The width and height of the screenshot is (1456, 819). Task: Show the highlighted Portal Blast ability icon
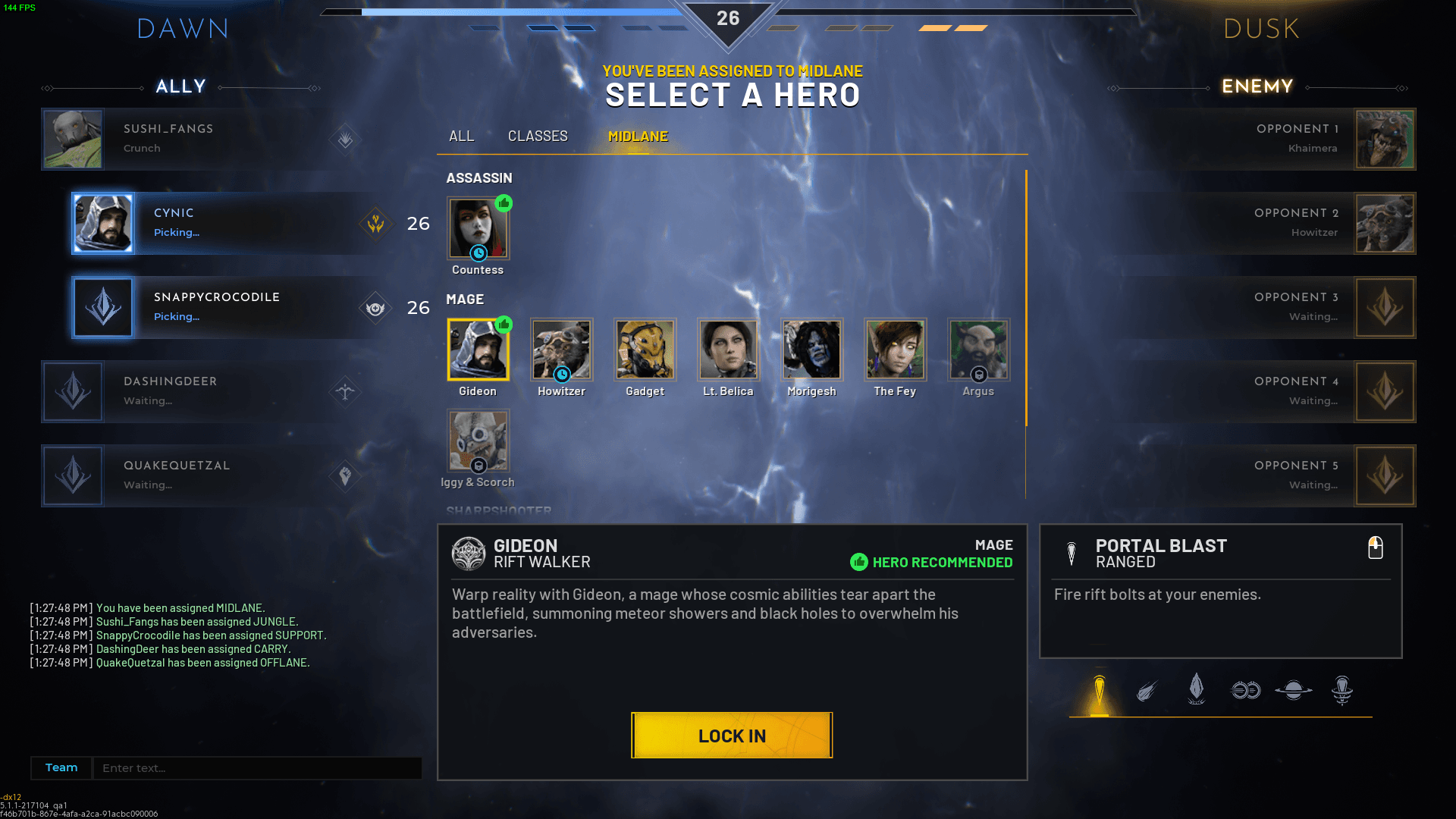click(x=1099, y=692)
